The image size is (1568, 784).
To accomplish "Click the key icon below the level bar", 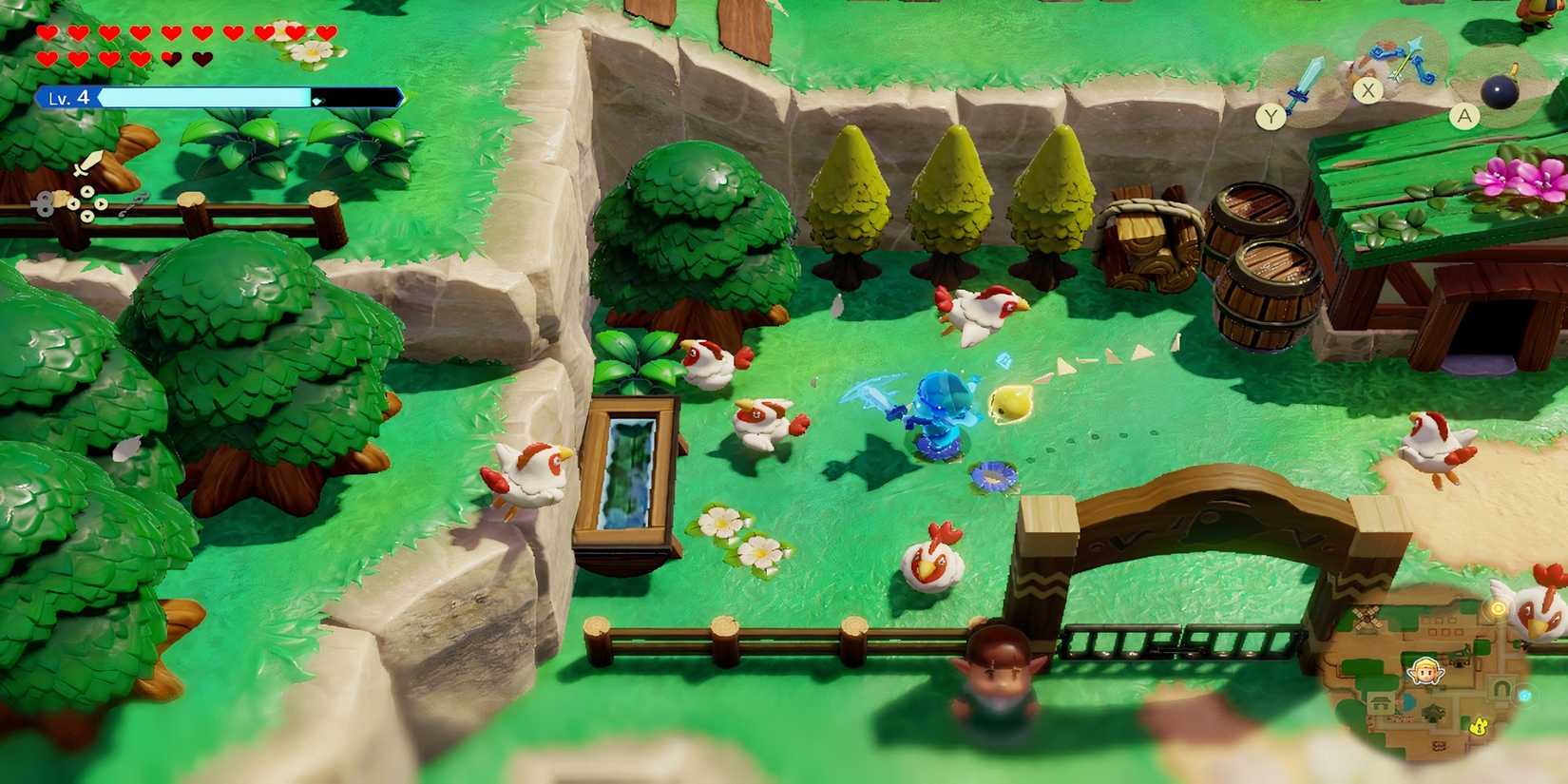I will tap(43, 202).
